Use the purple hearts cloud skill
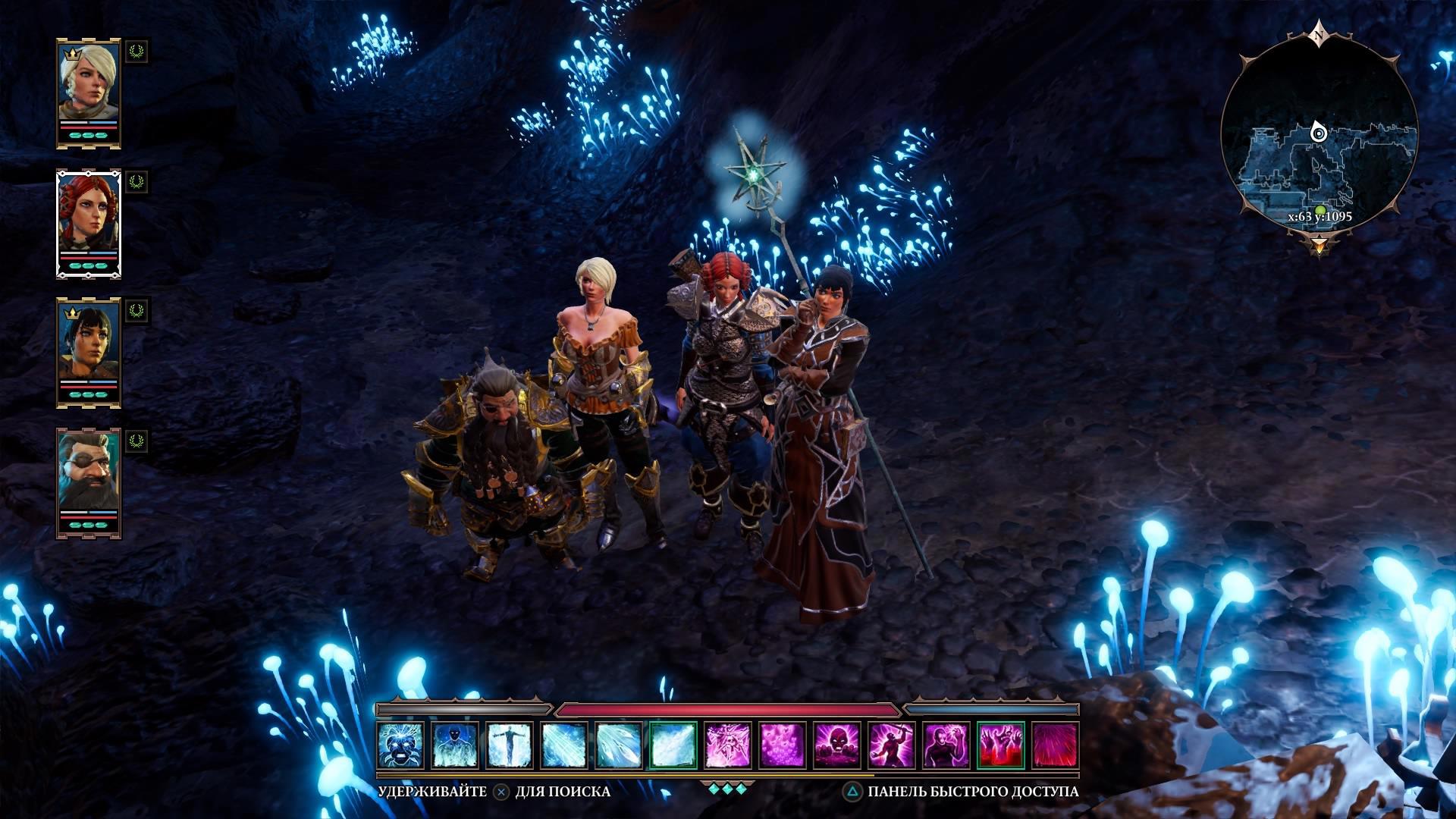Screen dimensions: 1456x819 pos(783,745)
